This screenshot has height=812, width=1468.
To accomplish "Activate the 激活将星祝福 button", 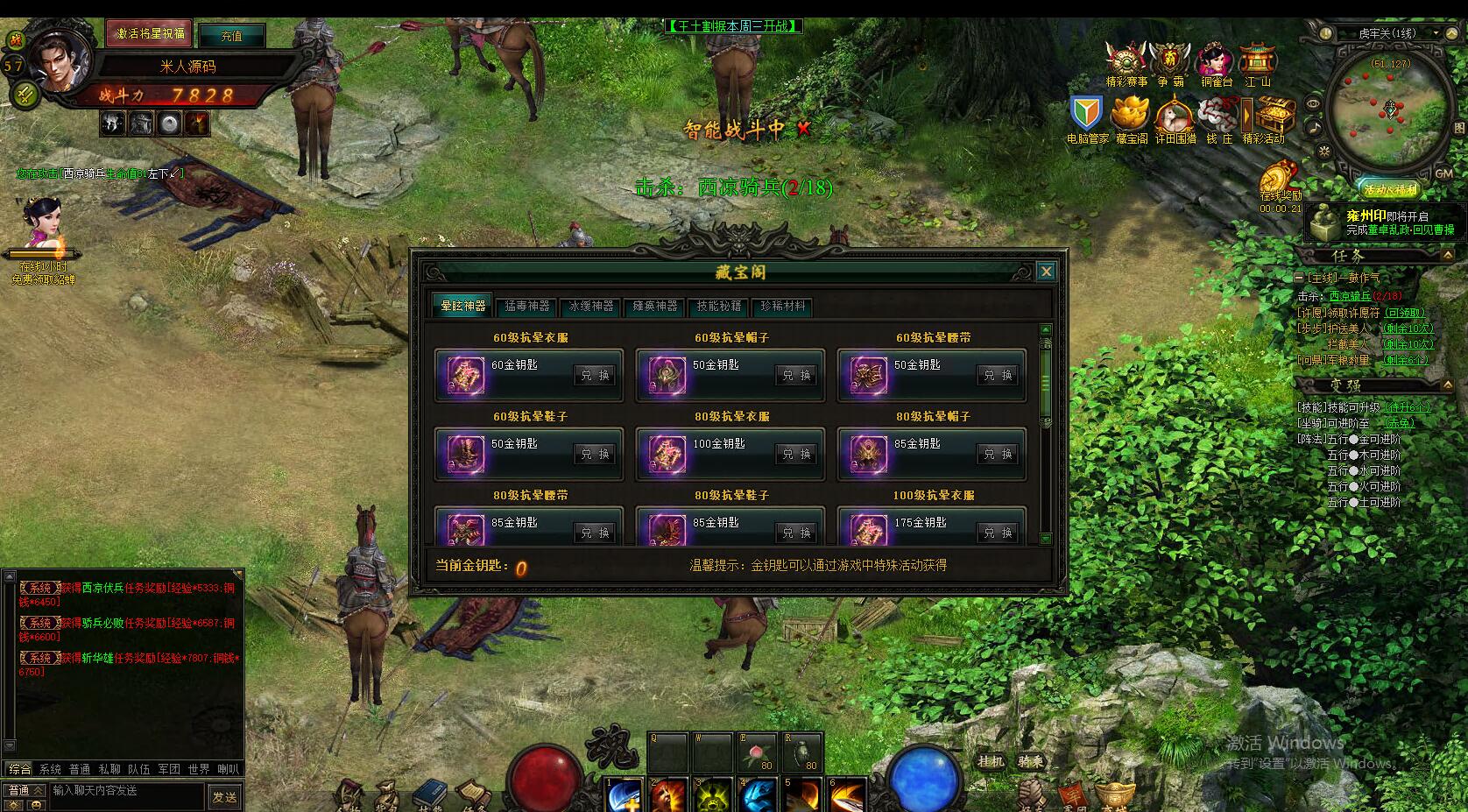I will click(x=151, y=33).
